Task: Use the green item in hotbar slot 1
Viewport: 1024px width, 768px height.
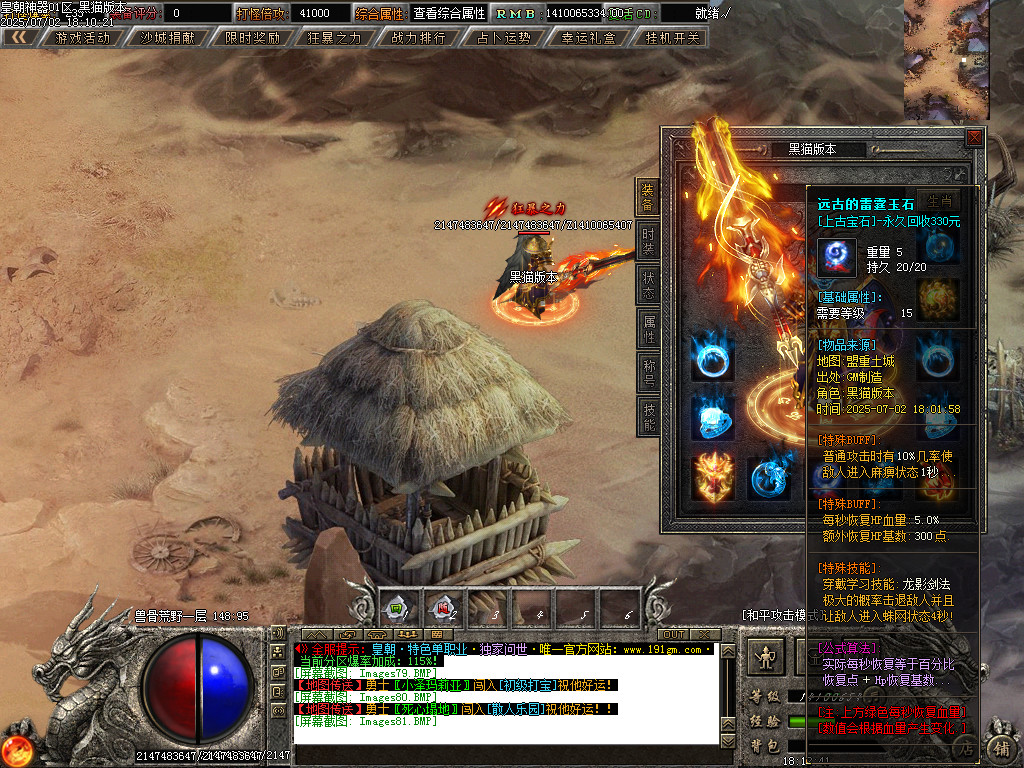Action: click(397, 607)
